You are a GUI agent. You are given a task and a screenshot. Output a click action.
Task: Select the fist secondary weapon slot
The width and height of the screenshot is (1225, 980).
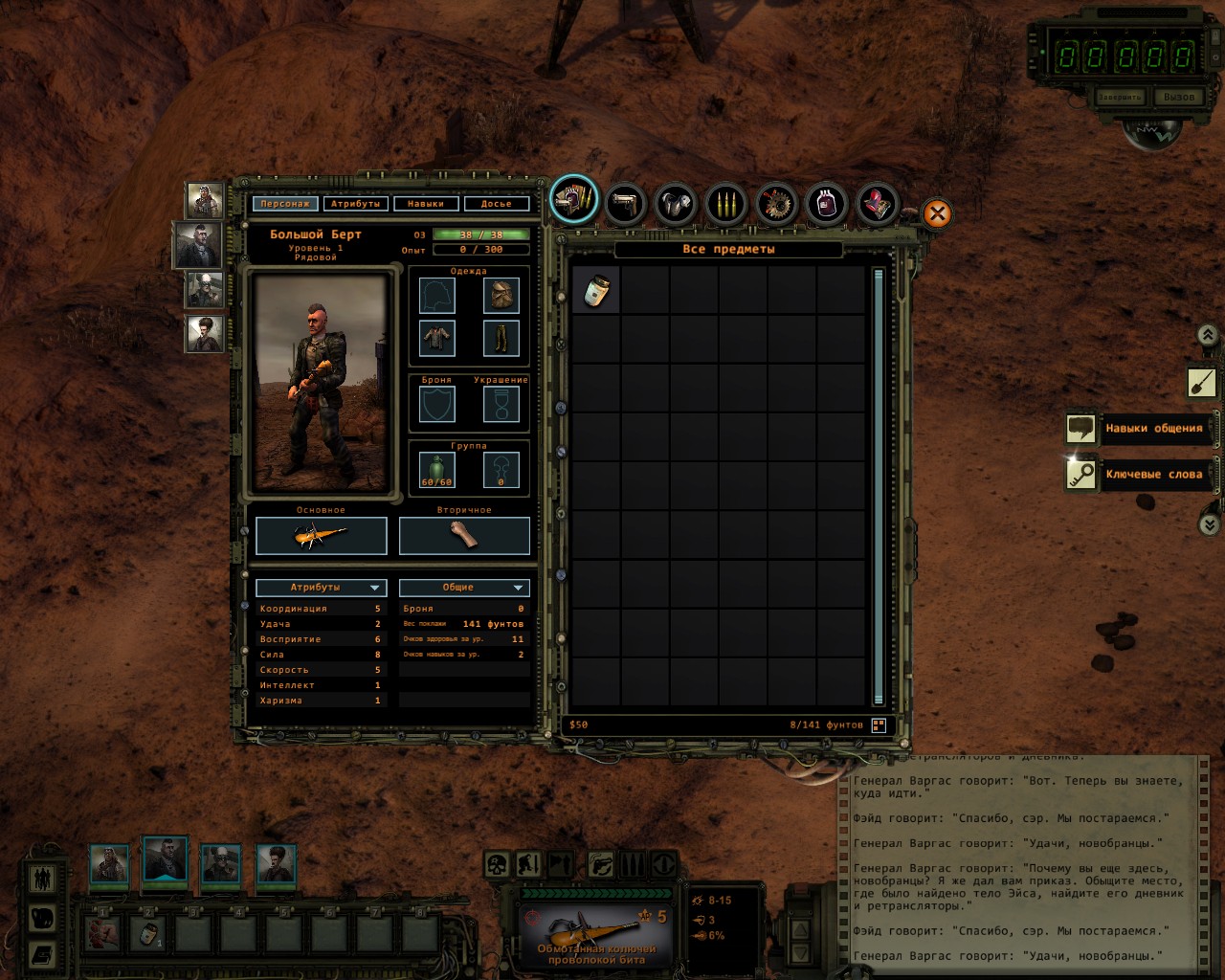click(x=464, y=536)
